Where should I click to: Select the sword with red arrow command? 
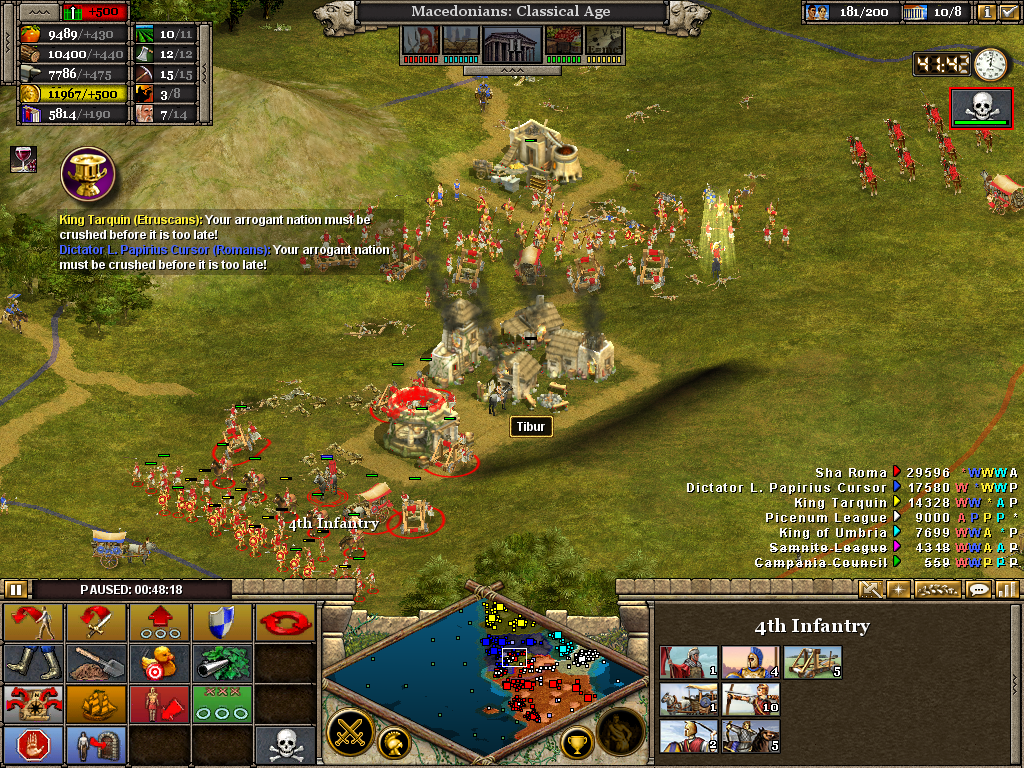click(96, 623)
